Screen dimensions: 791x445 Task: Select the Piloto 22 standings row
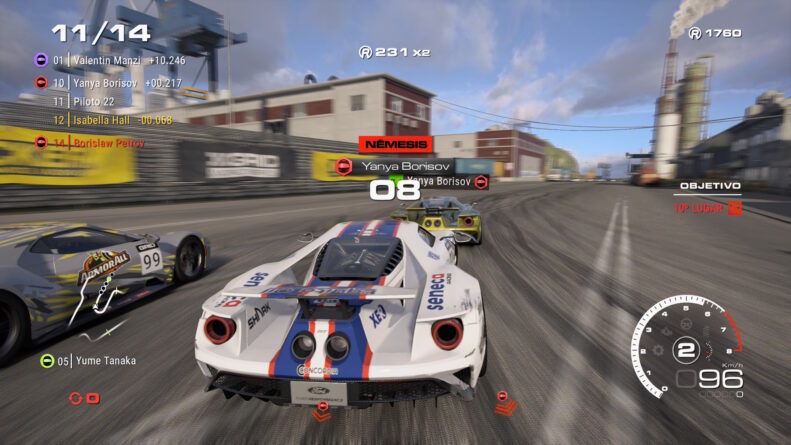point(93,101)
